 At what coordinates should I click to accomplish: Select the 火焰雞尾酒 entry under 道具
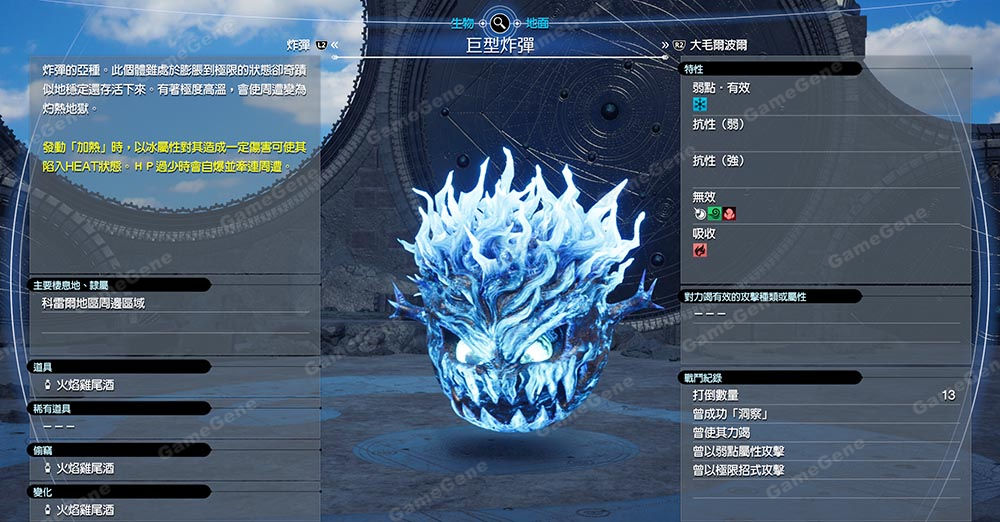point(84,385)
